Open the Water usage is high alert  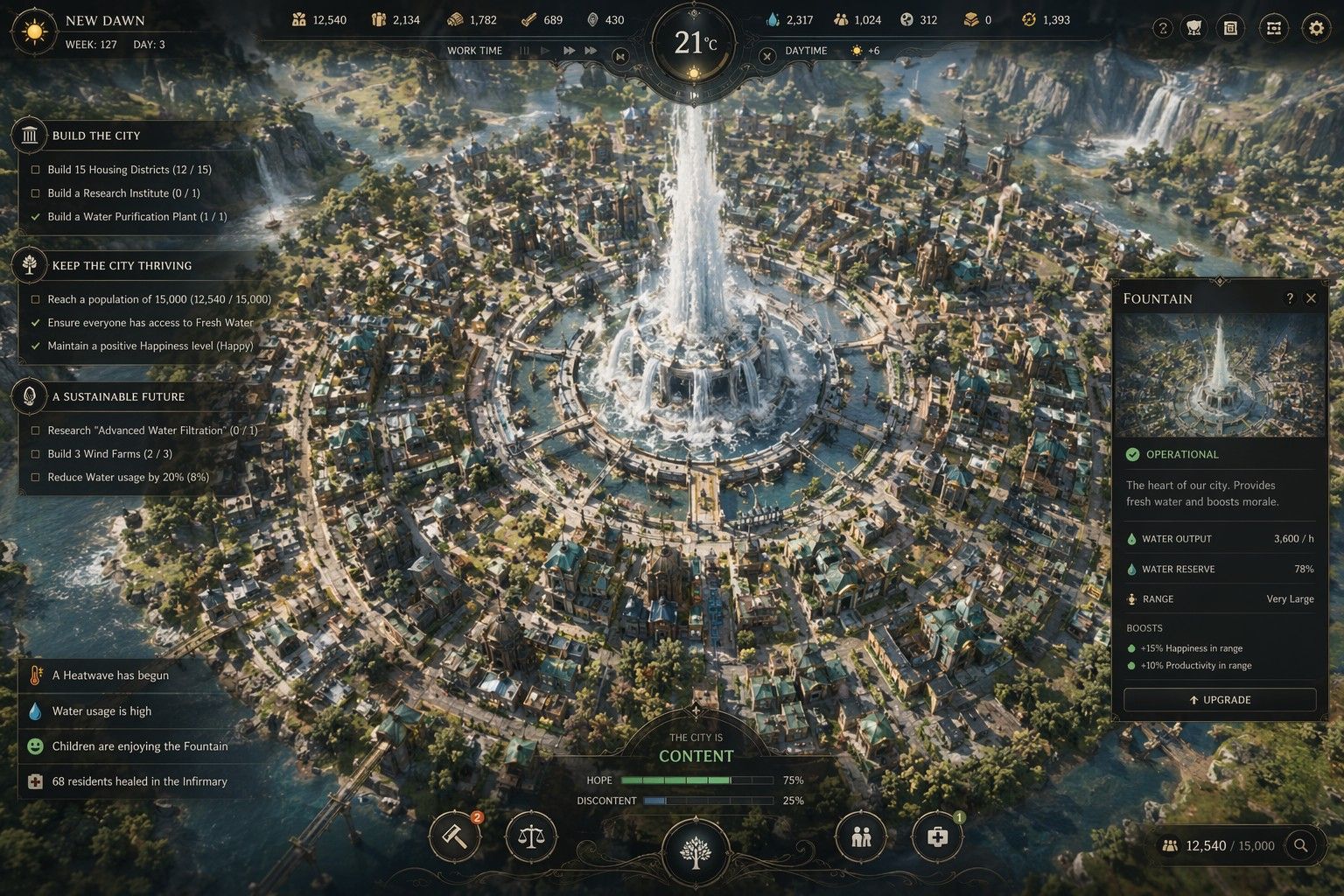coord(101,711)
